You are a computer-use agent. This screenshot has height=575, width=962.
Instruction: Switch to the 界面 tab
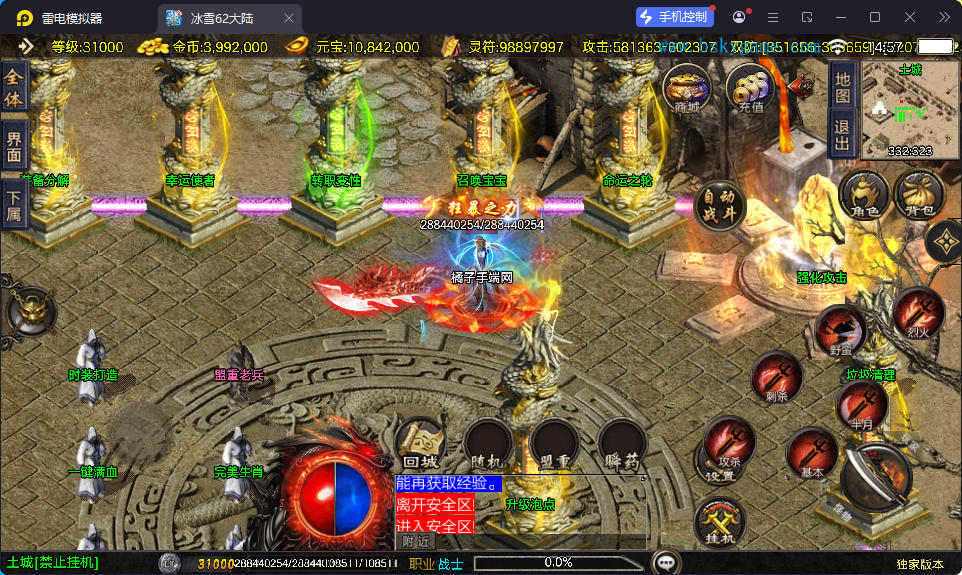click(x=13, y=145)
